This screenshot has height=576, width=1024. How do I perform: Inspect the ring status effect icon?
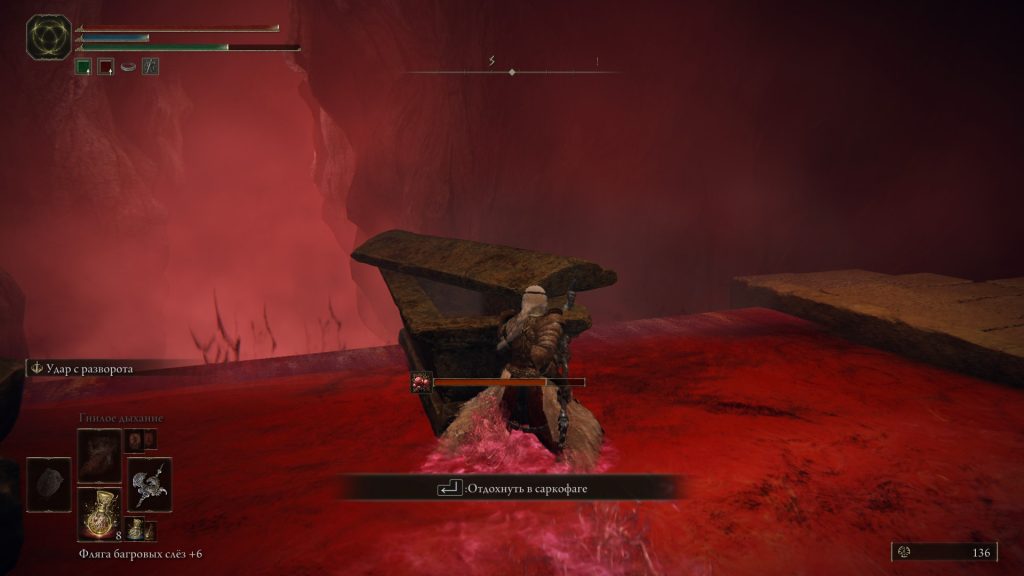[128, 67]
